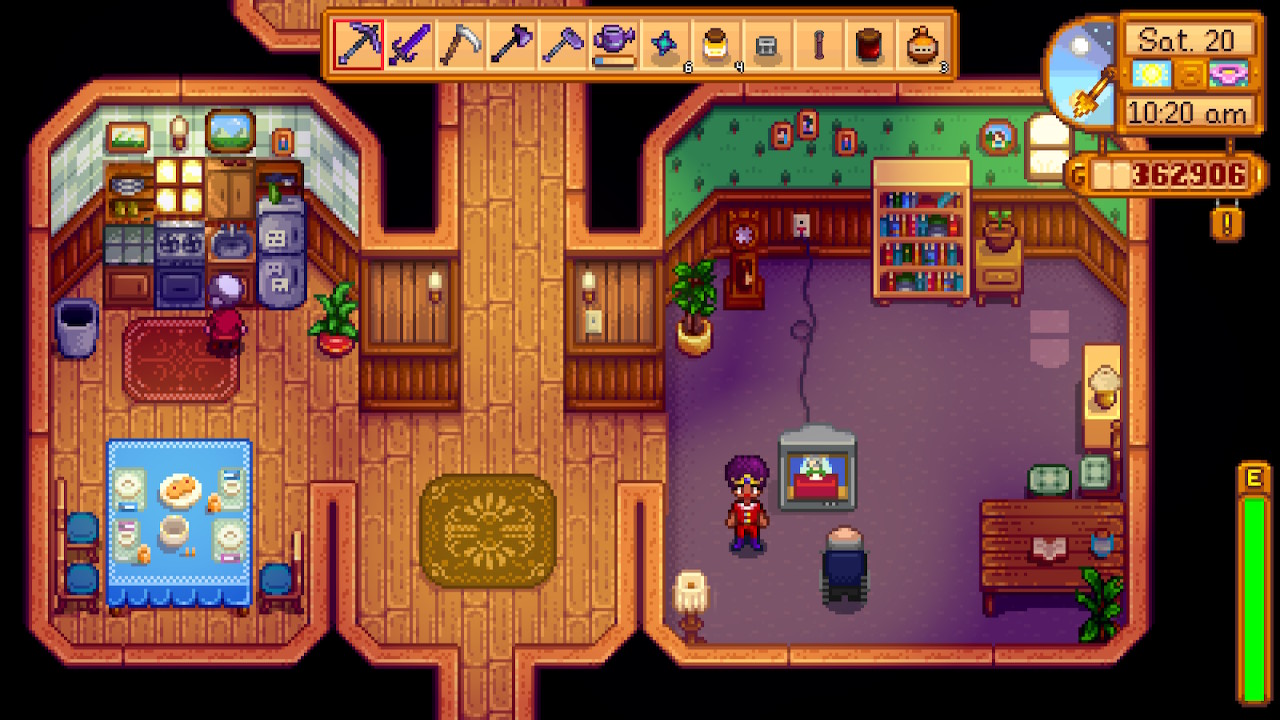The image size is (1280, 720).
Task: Select the small gray machine slot
Action: coord(768,45)
